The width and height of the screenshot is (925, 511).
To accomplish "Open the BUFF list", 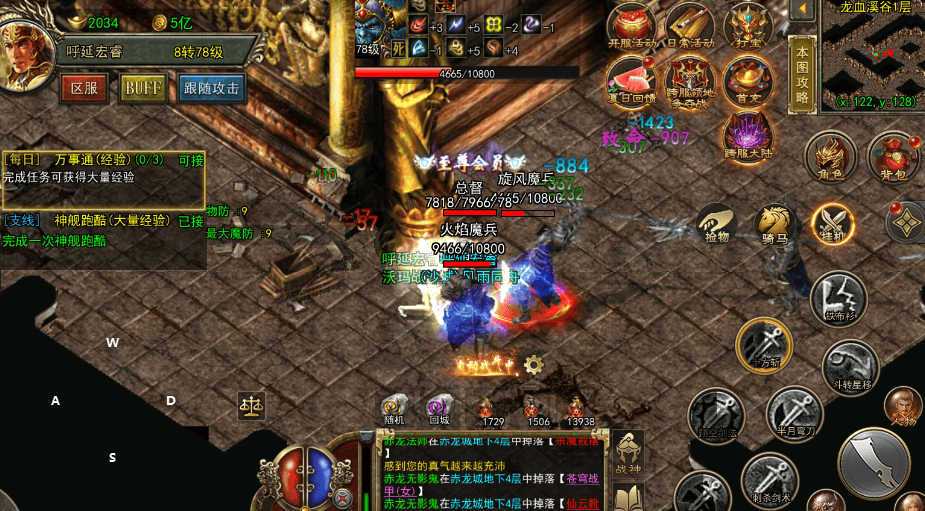I will (143, 88).
